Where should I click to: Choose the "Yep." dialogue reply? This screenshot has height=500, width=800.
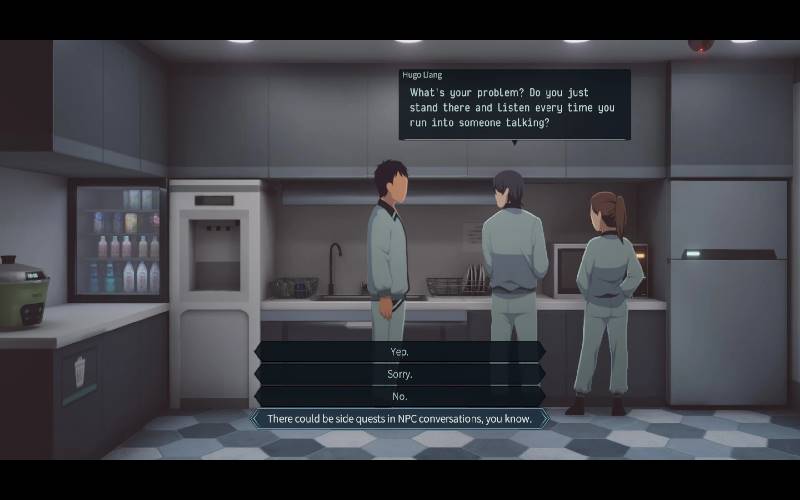tap(399, 352)
